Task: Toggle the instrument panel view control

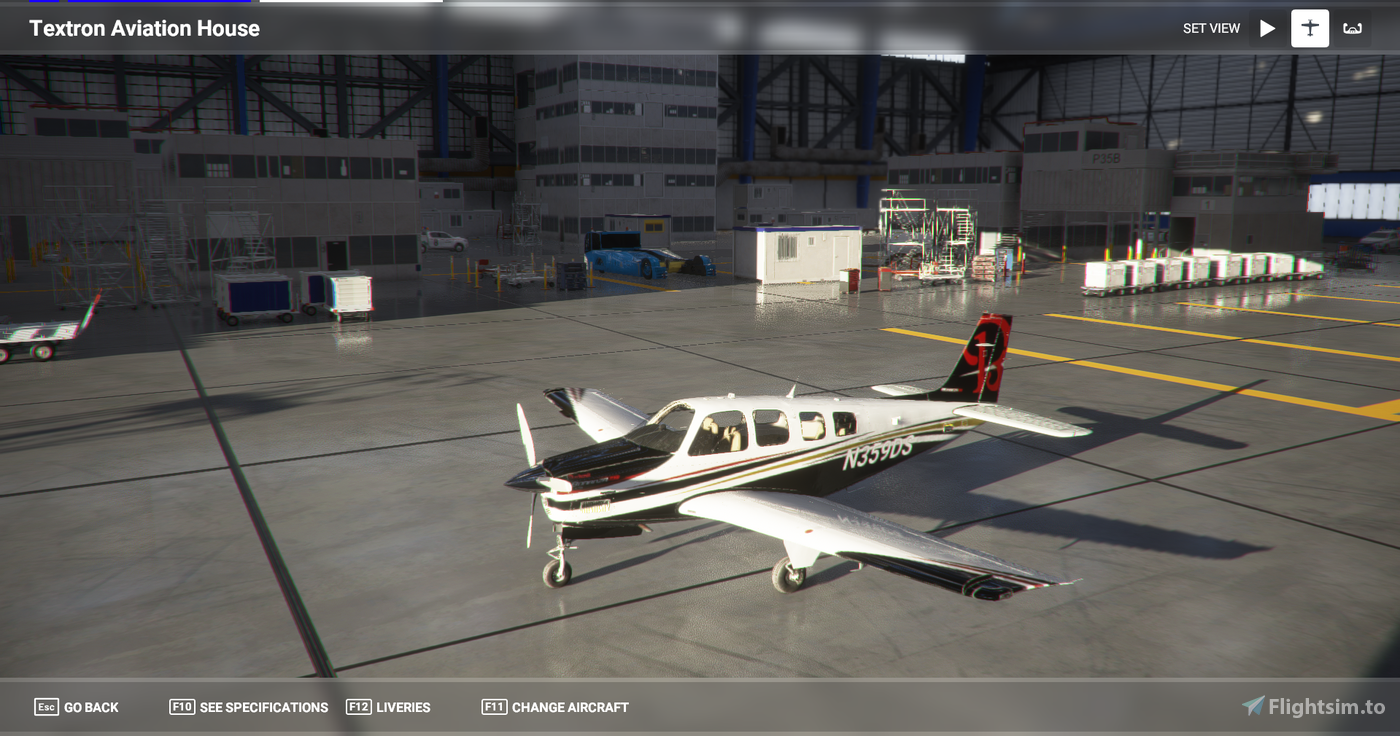Action: coord(1352,28)
